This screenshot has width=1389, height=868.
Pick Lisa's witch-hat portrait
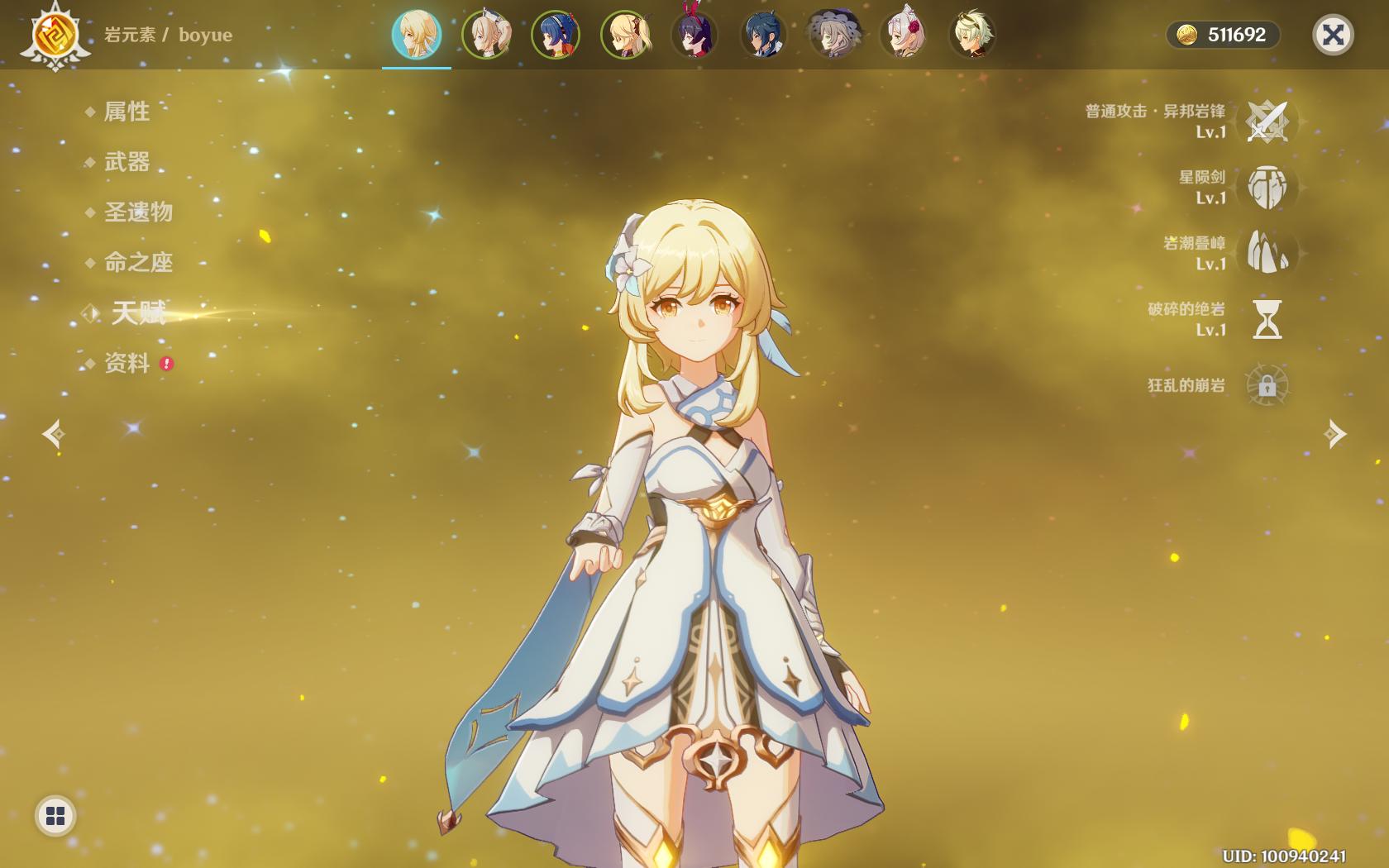833,35
